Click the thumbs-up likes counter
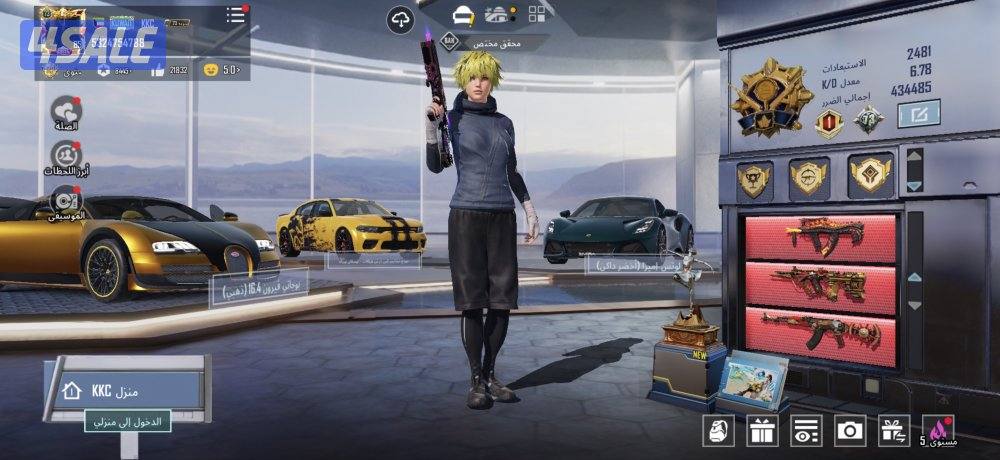Screen dimensions: 1000x460 coord(221,69)
